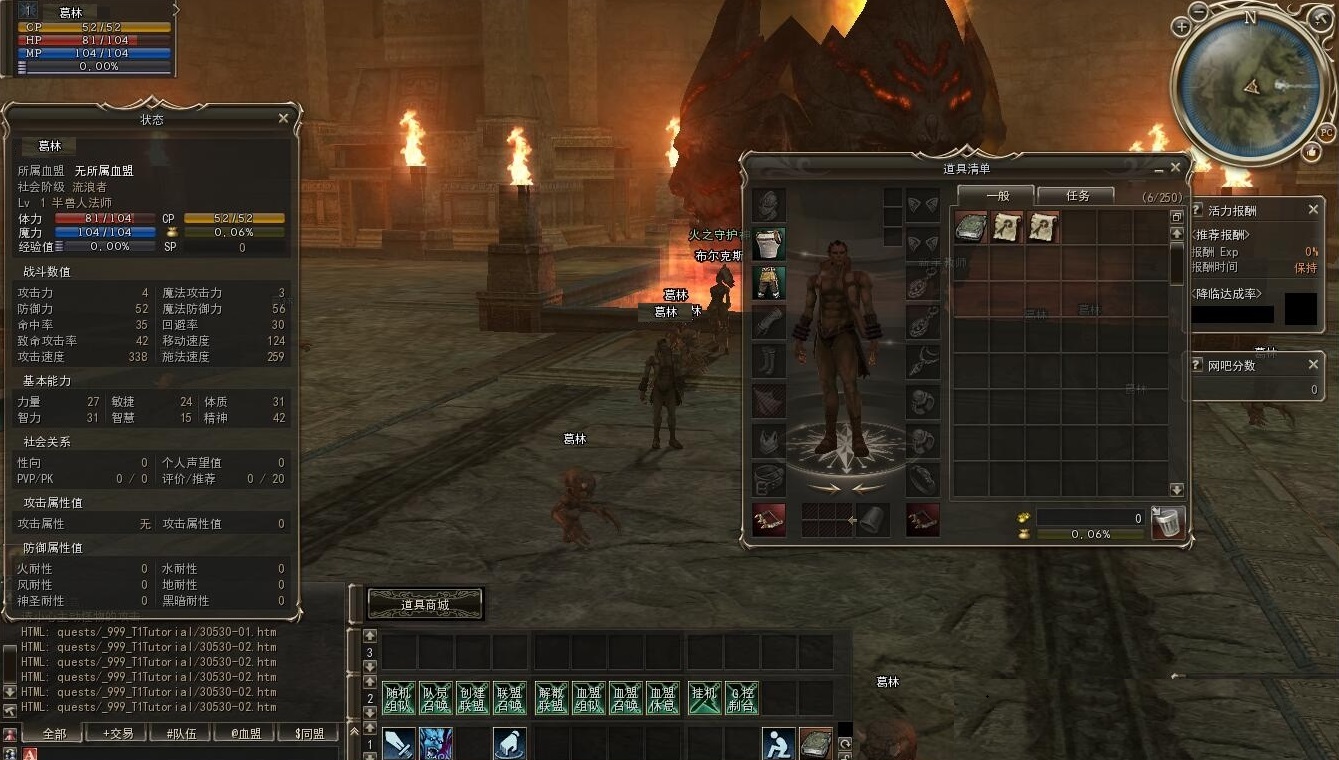Activate the sit-down action icon
Viewport: 1339px width, 760px height.
click(778, 744)
